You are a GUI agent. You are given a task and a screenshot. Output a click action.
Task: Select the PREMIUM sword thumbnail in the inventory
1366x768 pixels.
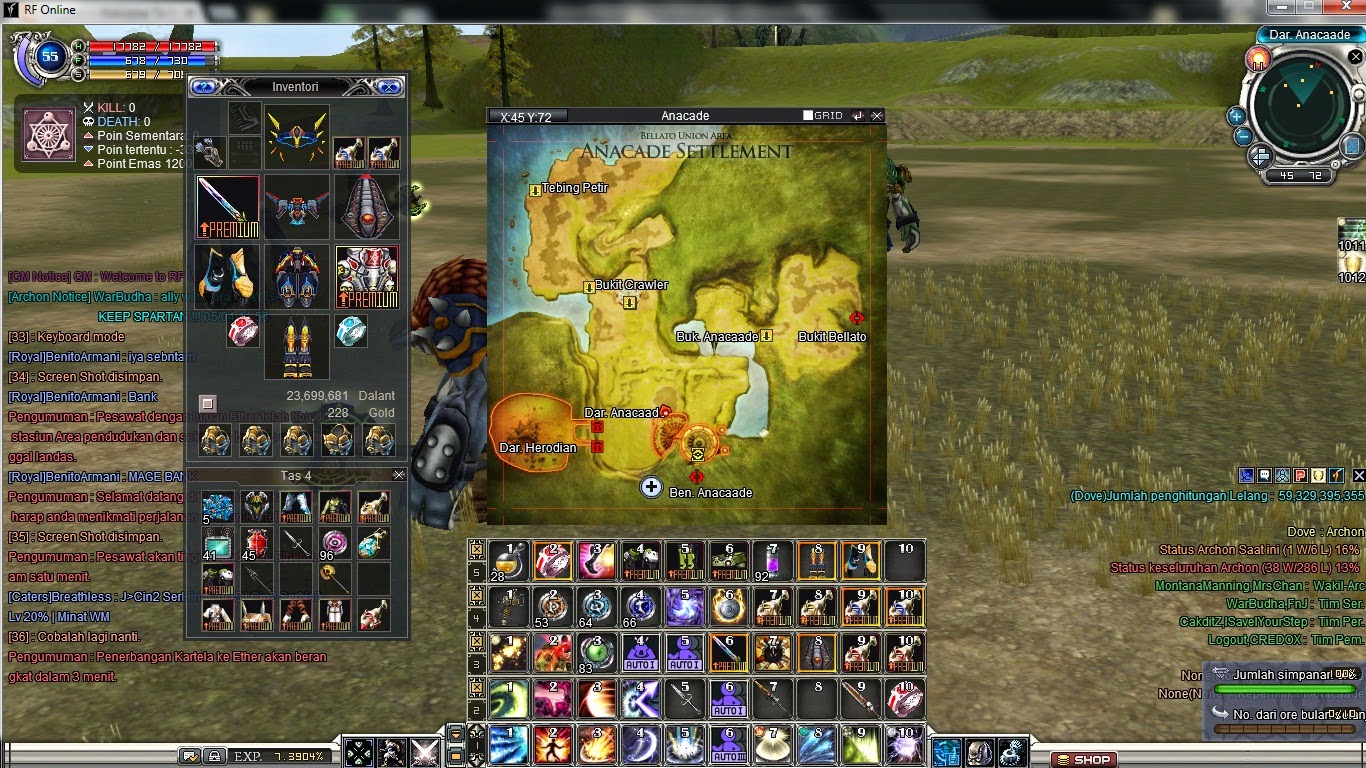pos(227,205)
